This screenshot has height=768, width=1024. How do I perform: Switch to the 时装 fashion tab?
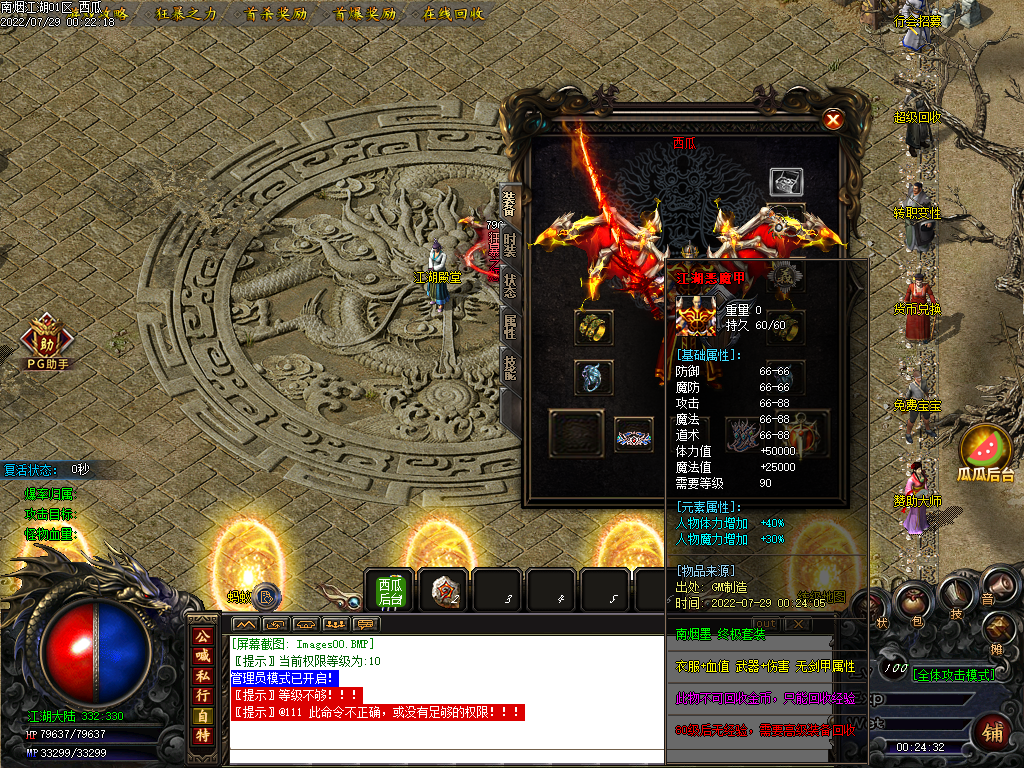point(509,243)
